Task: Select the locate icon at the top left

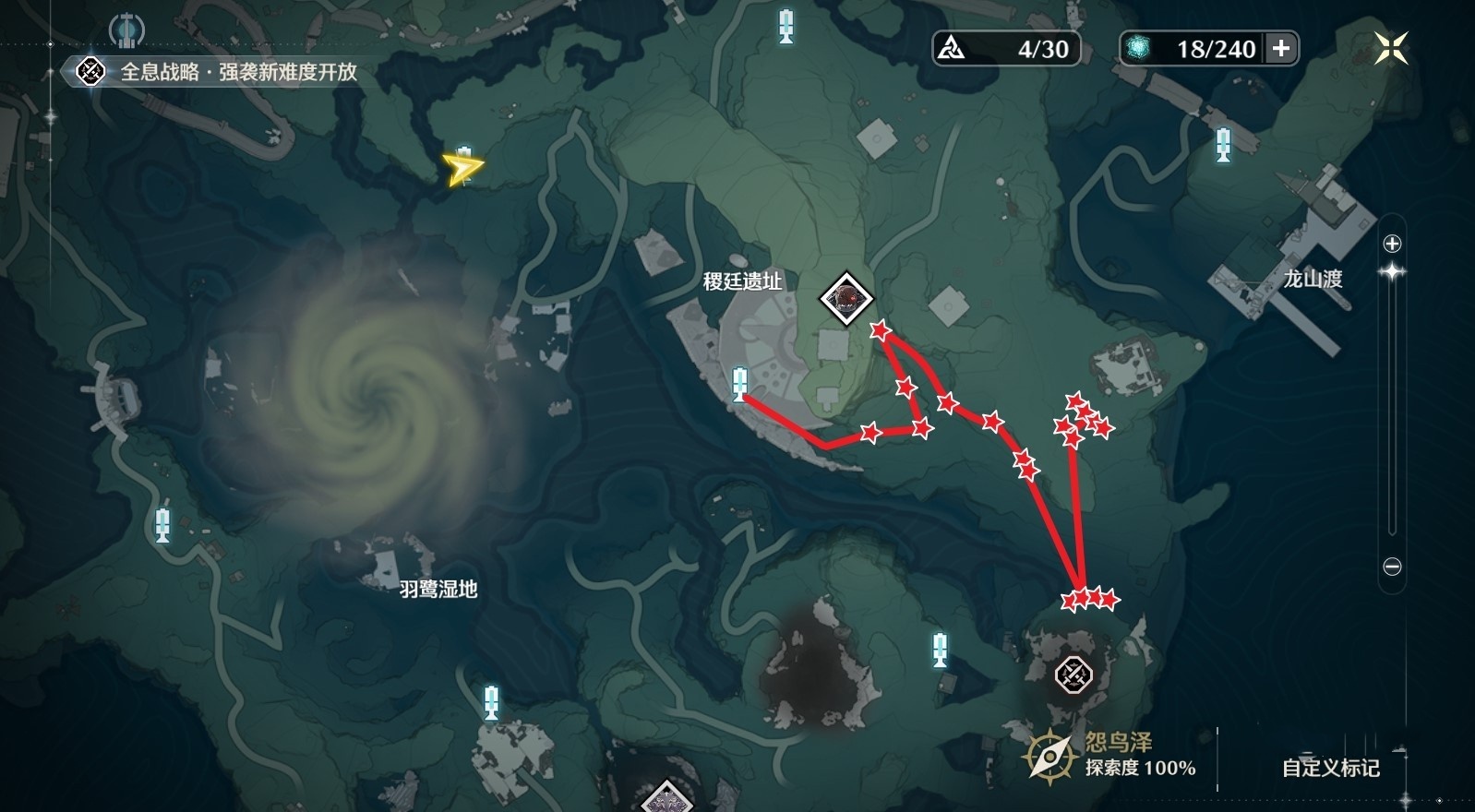Action: coord(125,28)
